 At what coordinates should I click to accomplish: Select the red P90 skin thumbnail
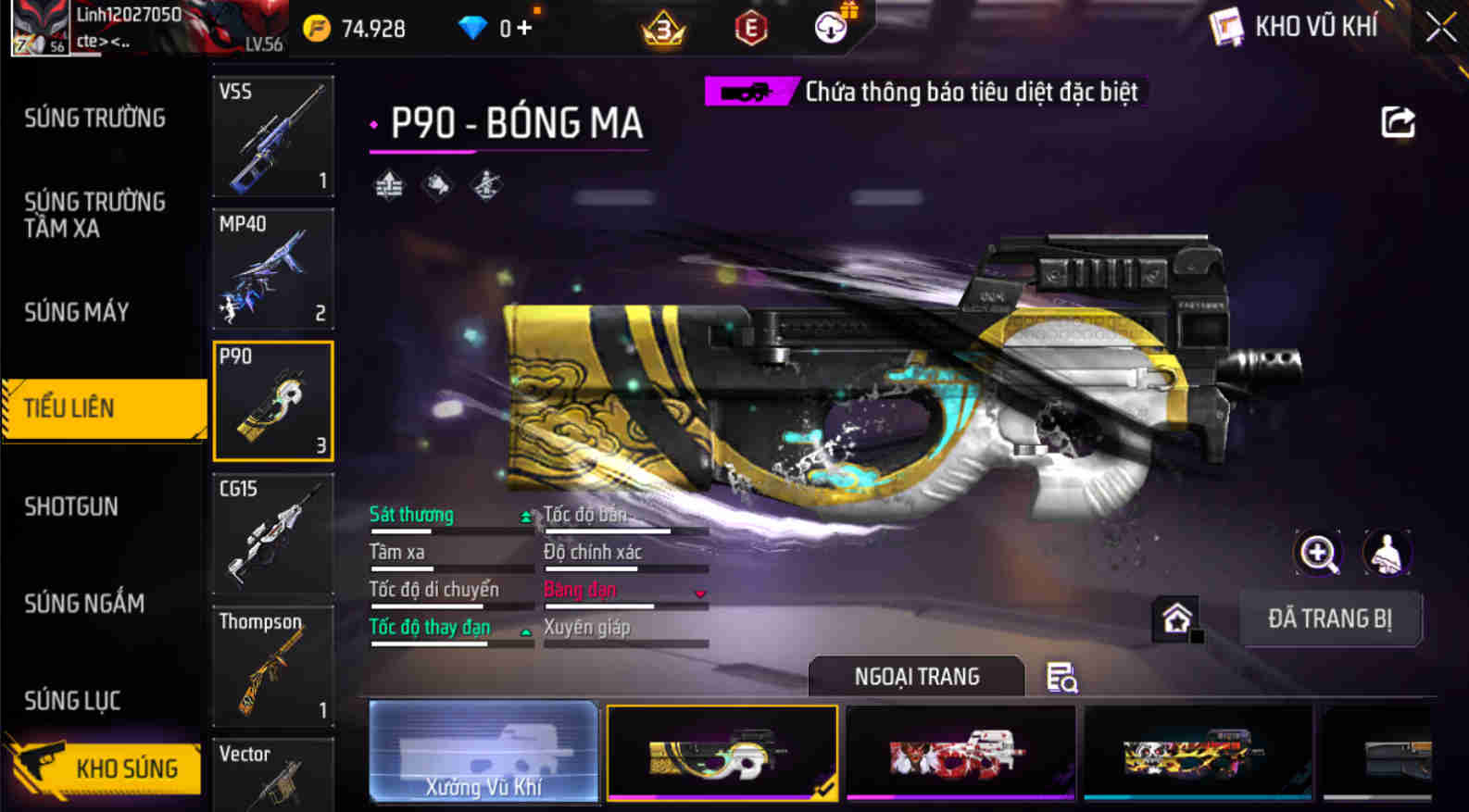(x=960, y=752)
